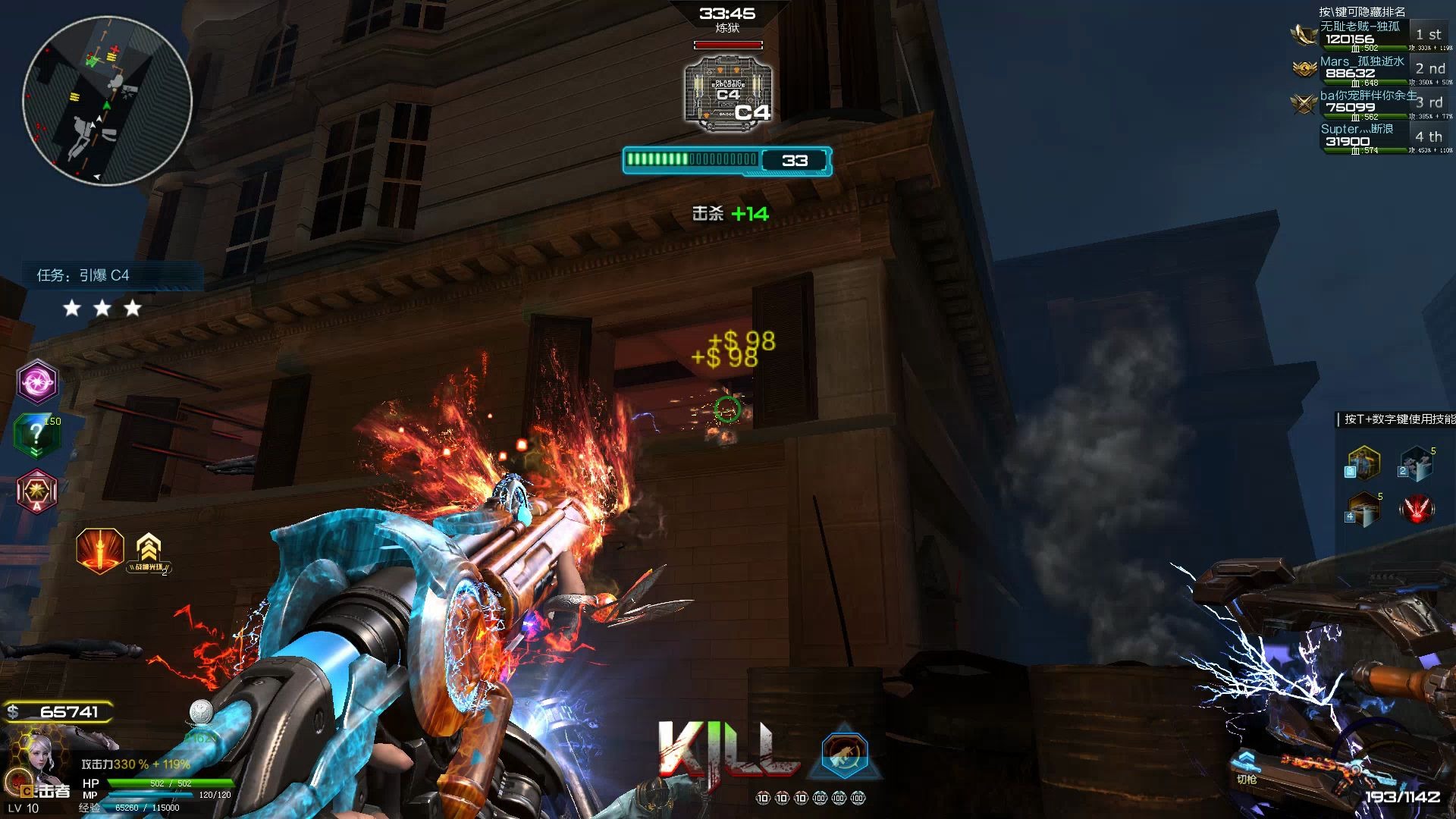Click the circular minimap
The height and width of the screenshot is (819, 1456).
[x=107, y=101]
